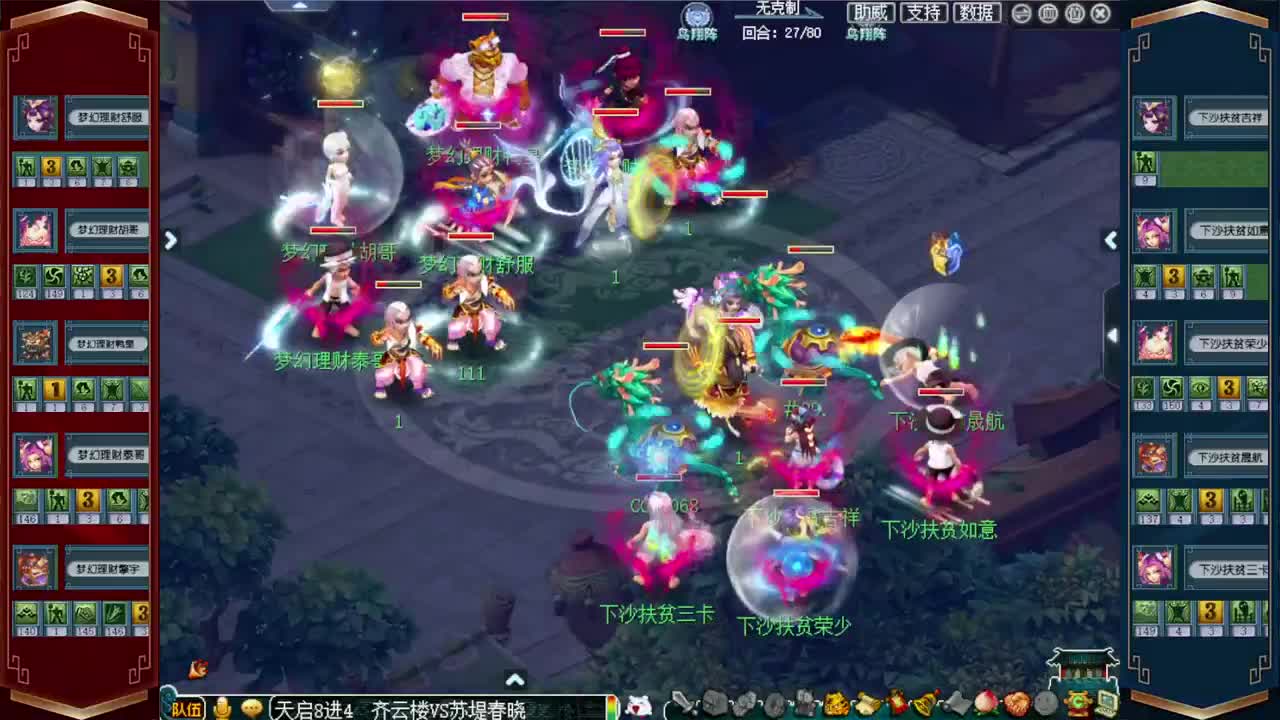1280x720 pixels.
Task: Click the 队伍 button at bottom left
Action: 187,707
